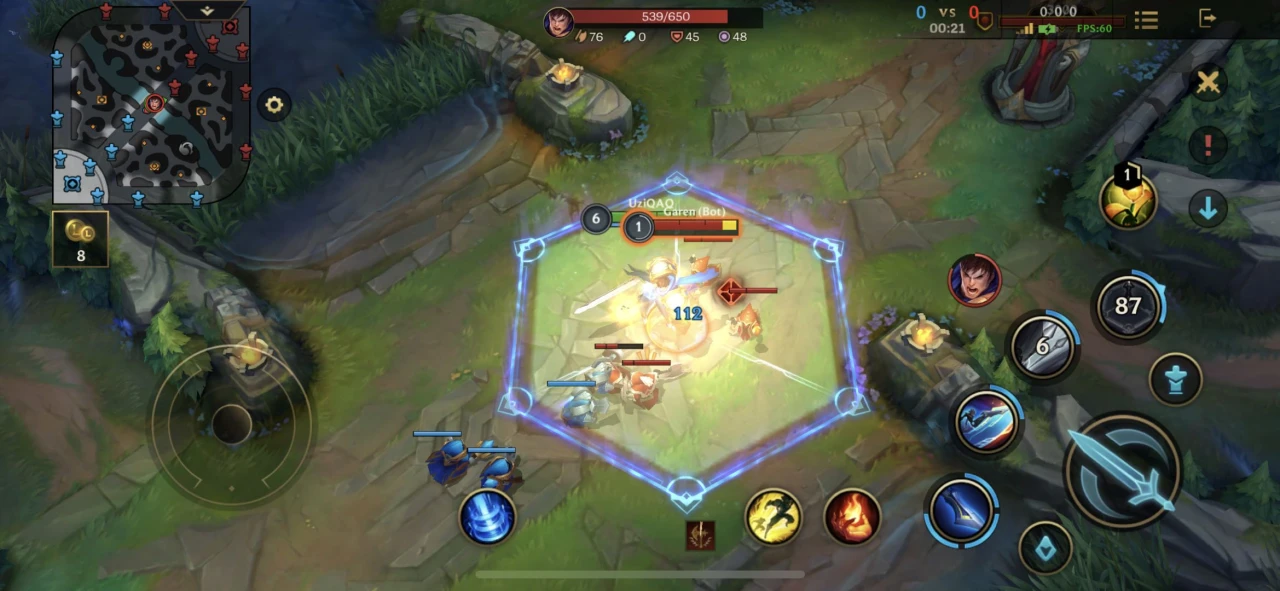1280x591 pixels.
Task: Use the Ignite flame summoner spell
Action: 852,517
